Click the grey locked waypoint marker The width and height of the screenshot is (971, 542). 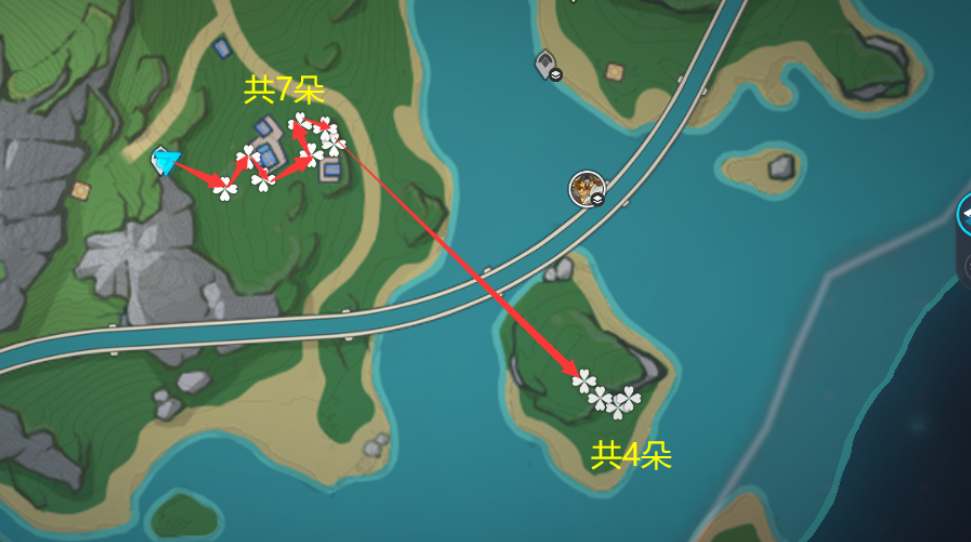click(547, 65)
